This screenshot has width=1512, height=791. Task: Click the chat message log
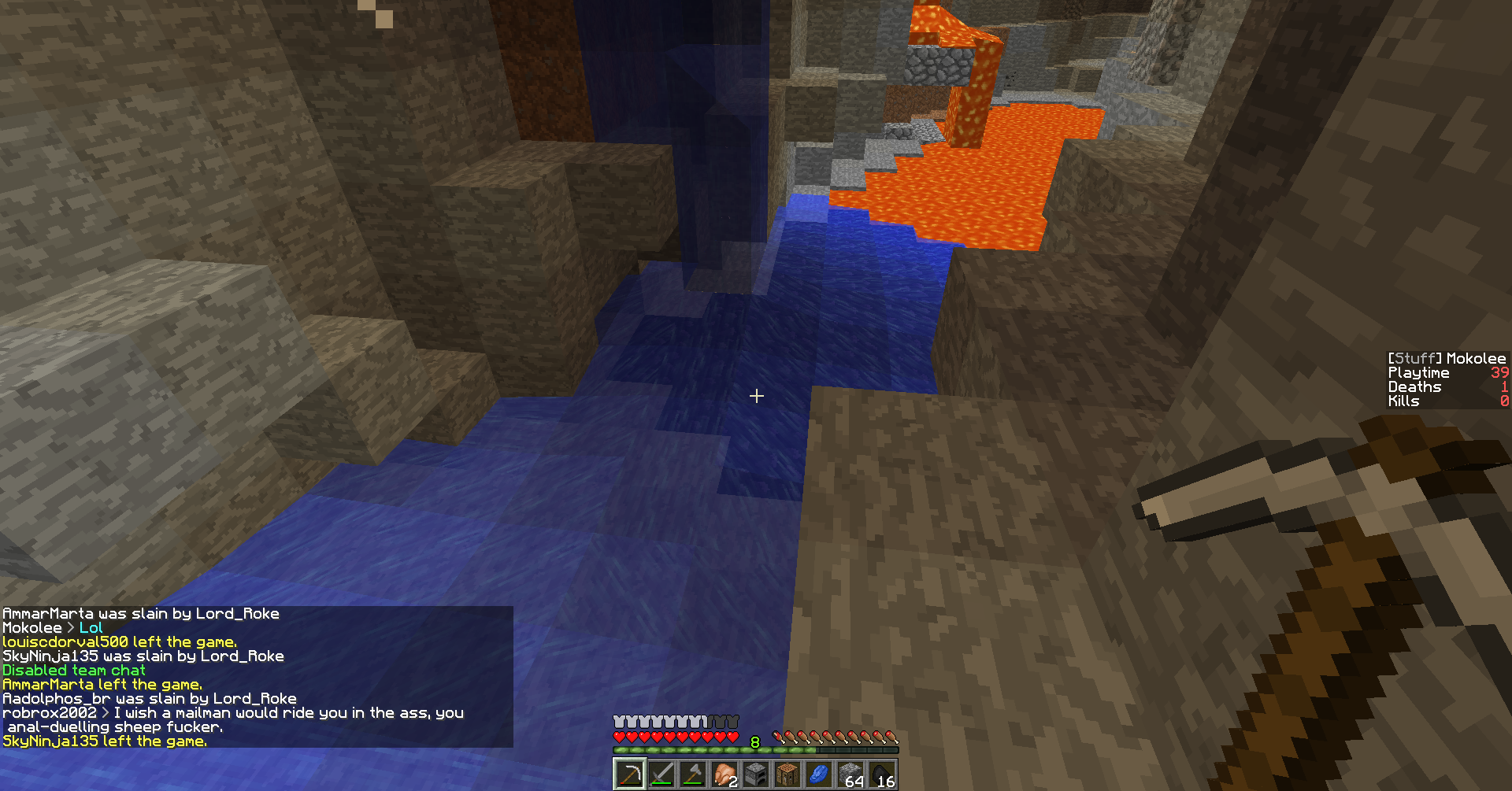click(x=256, y=677)
